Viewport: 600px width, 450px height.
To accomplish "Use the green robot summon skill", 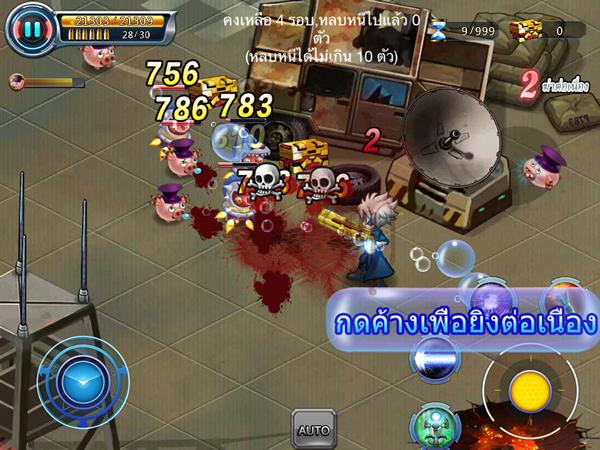I will (x=434, y=425).
